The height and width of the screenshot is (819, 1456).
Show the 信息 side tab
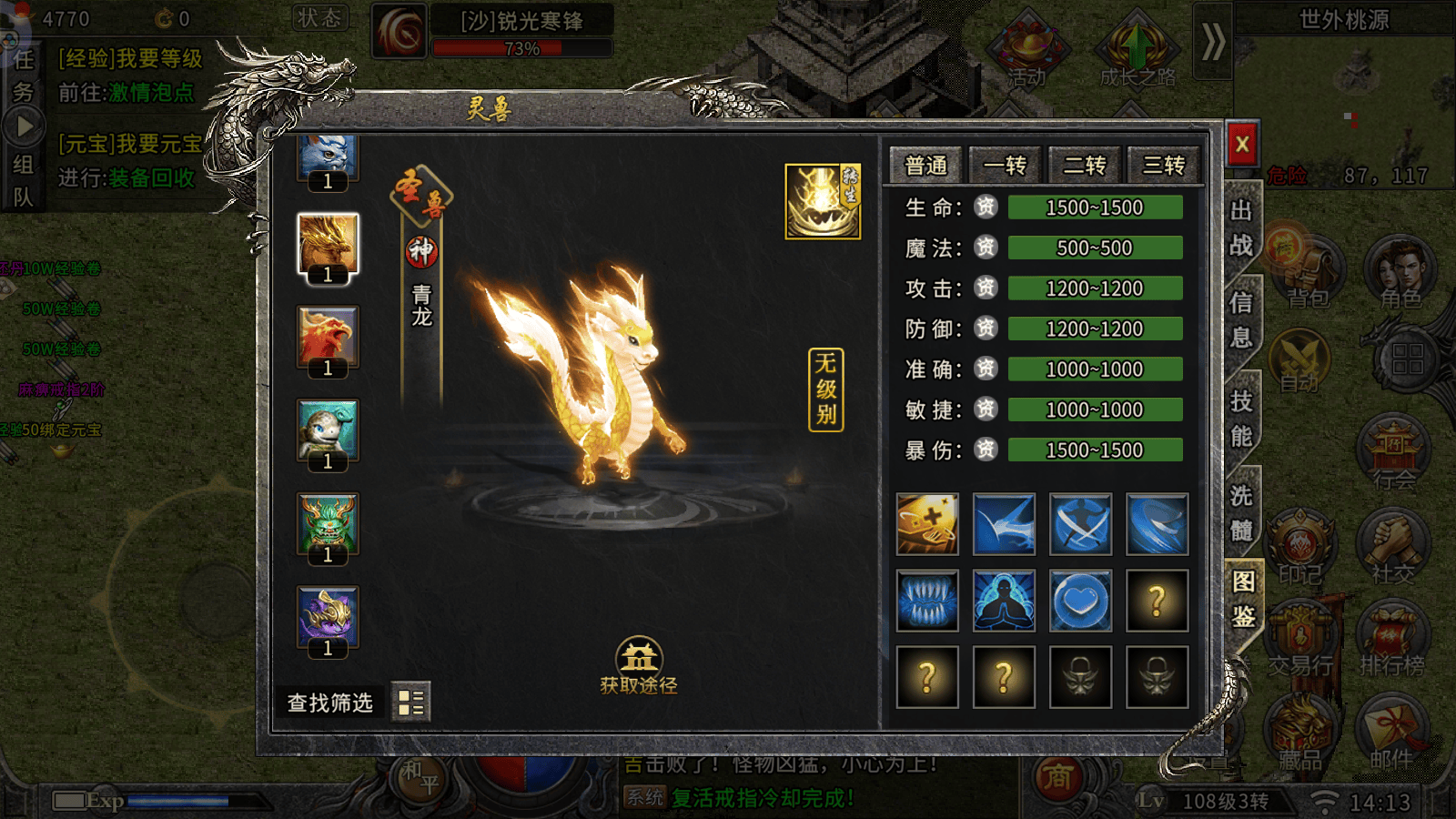pyautogui.click(x=1241, y=319)
